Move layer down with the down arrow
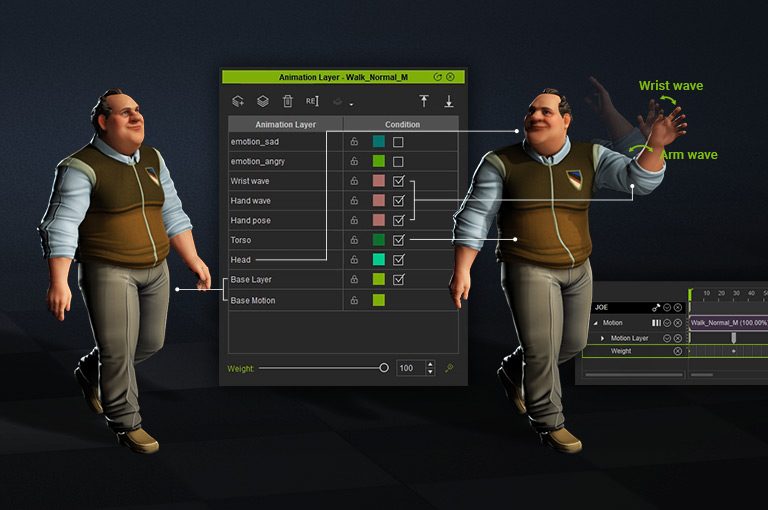This screenshot has height=510, width=768. pos(449,101)
